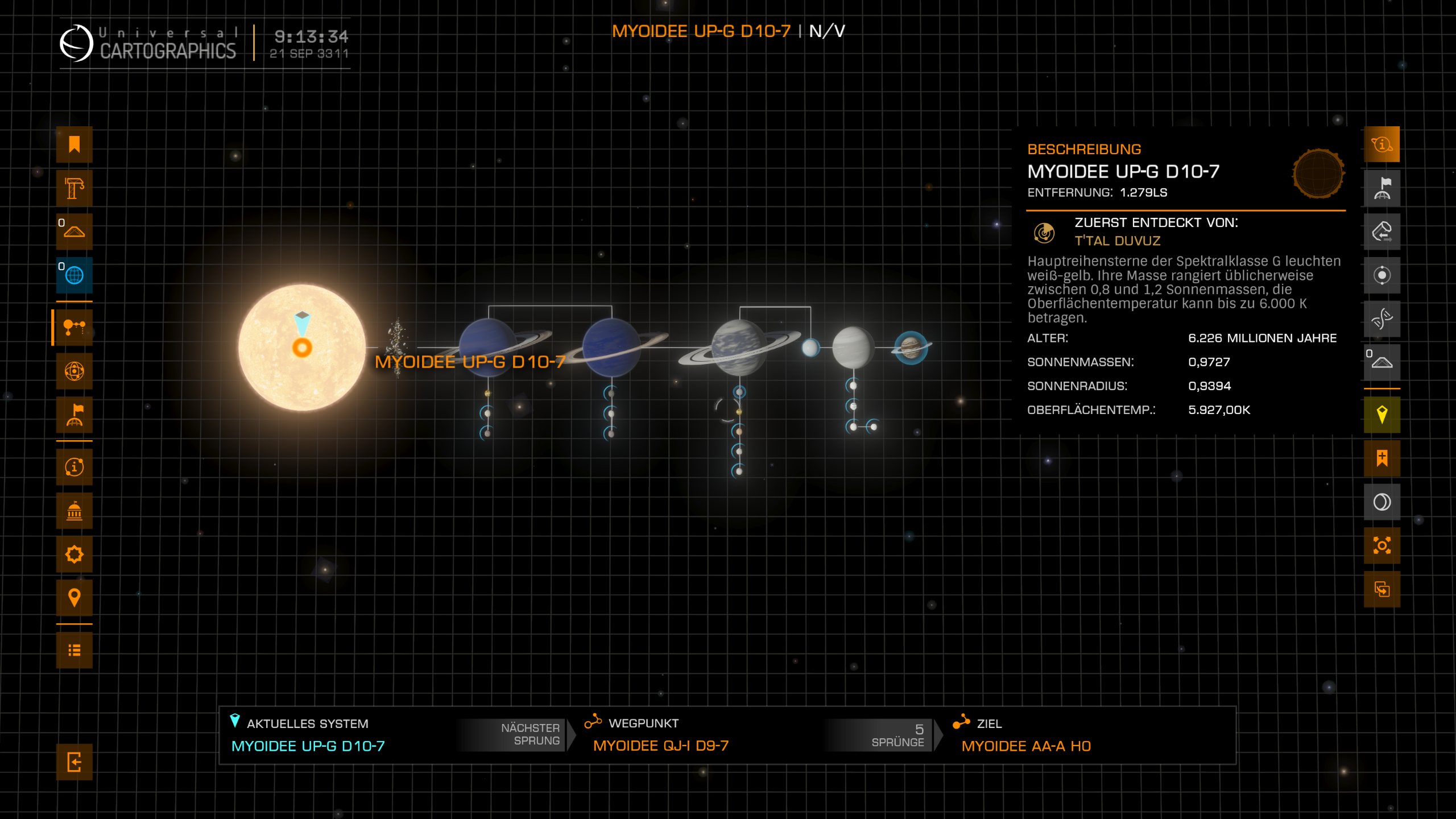Click the orange focus target button
The image size is (1456, 819).
(x=1381, y=545)
